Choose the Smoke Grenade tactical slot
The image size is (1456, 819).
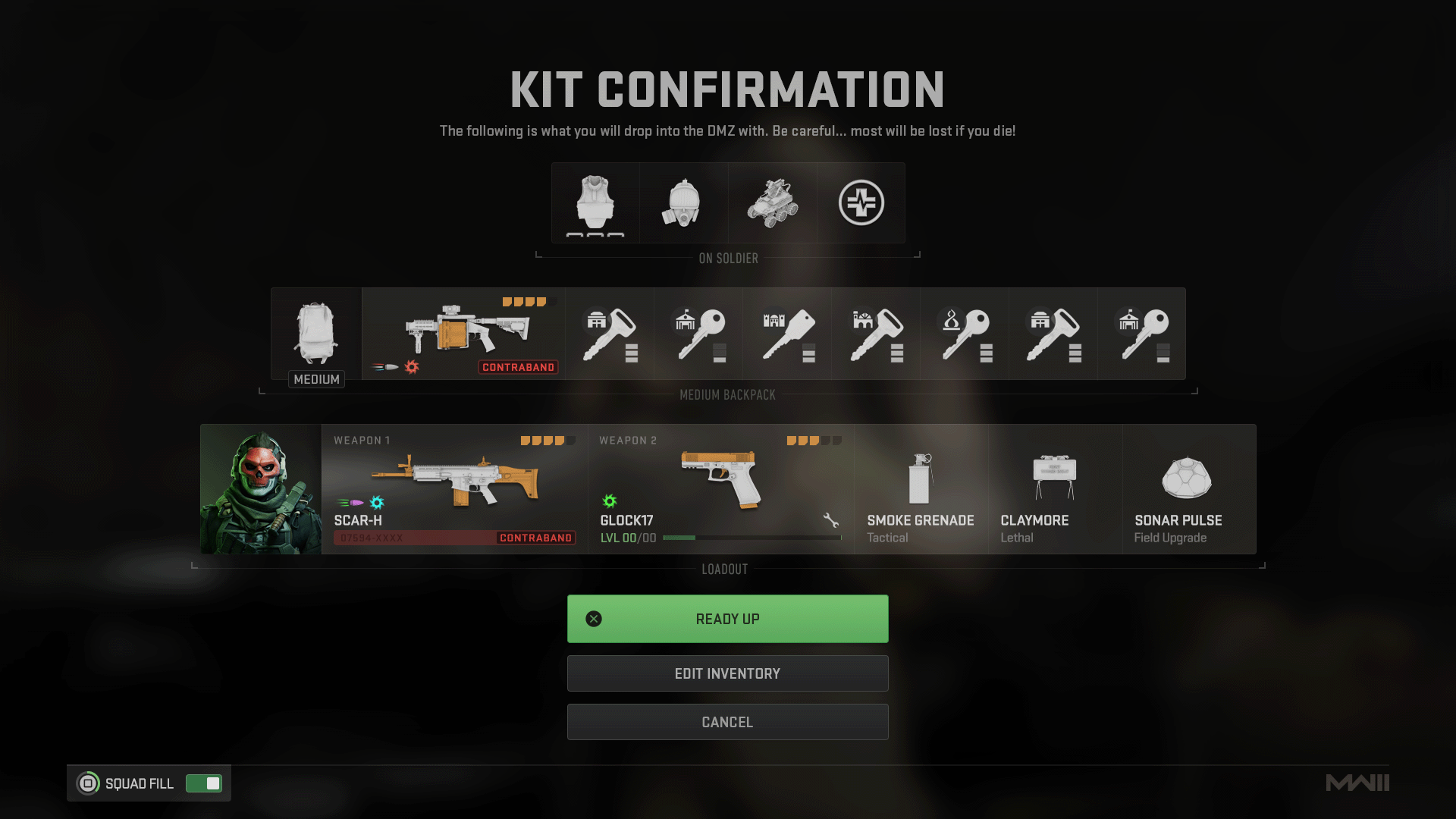921,489
